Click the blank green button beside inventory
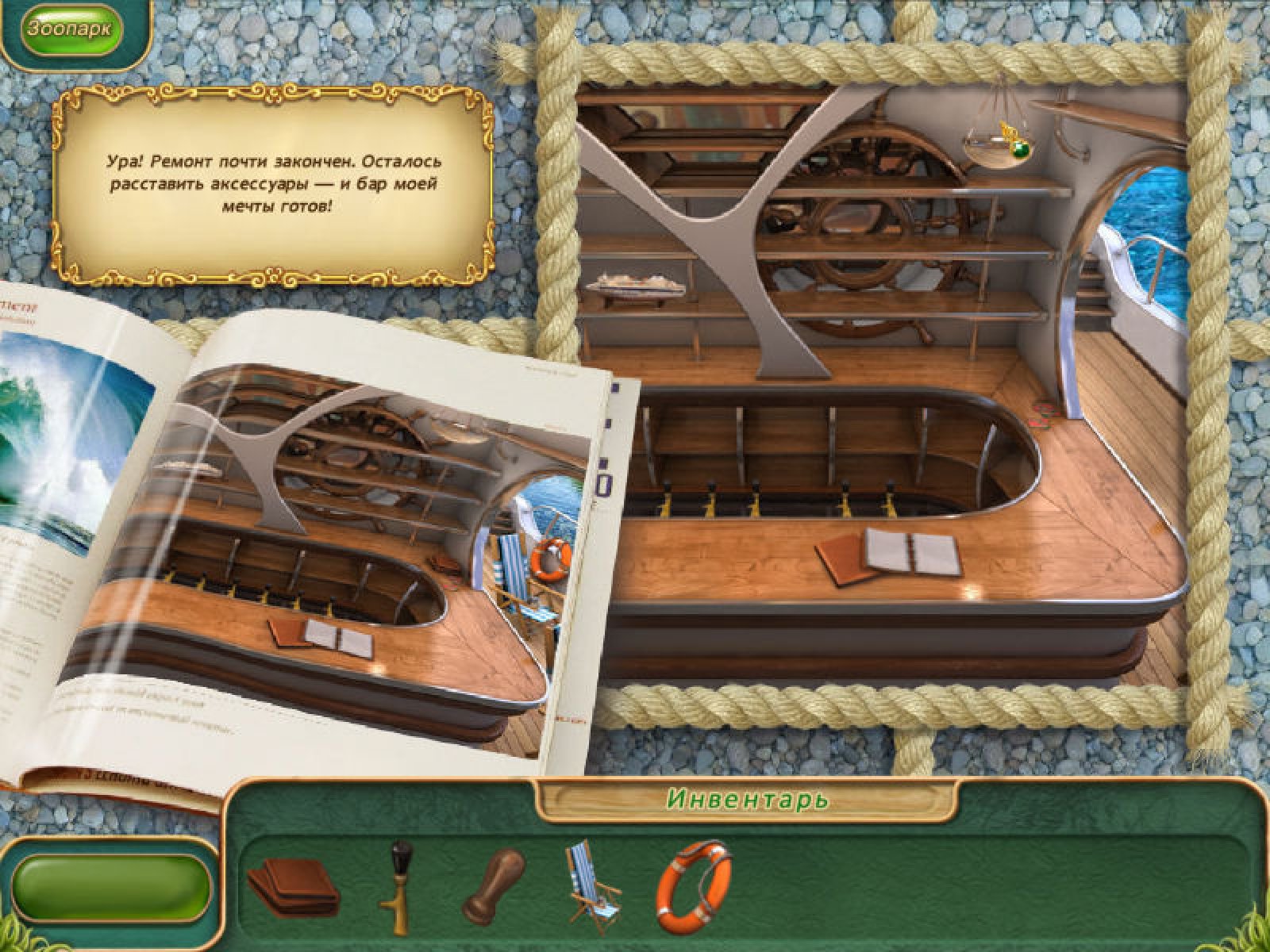Viewport: 1270px width, 952px height. [111, 888]
